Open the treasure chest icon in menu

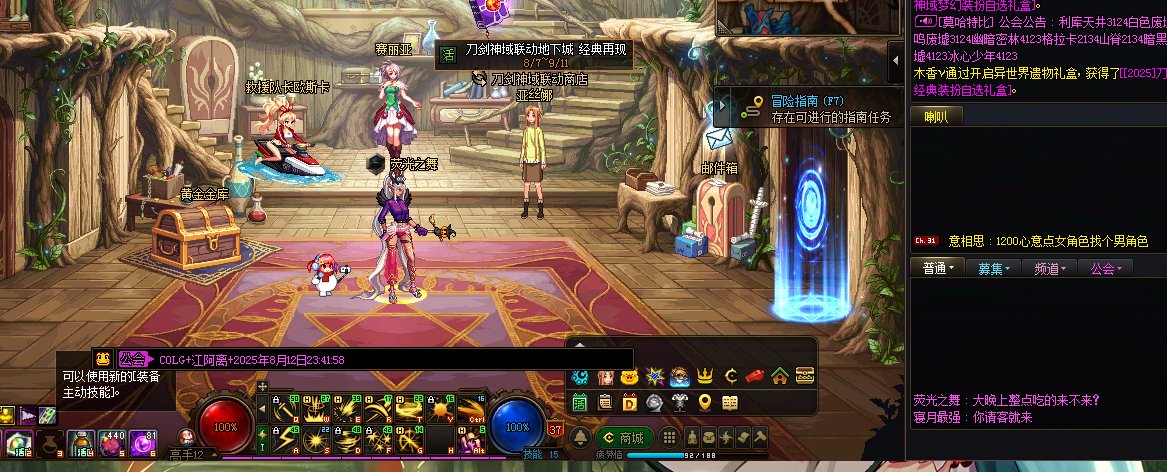tap(804, 377)
